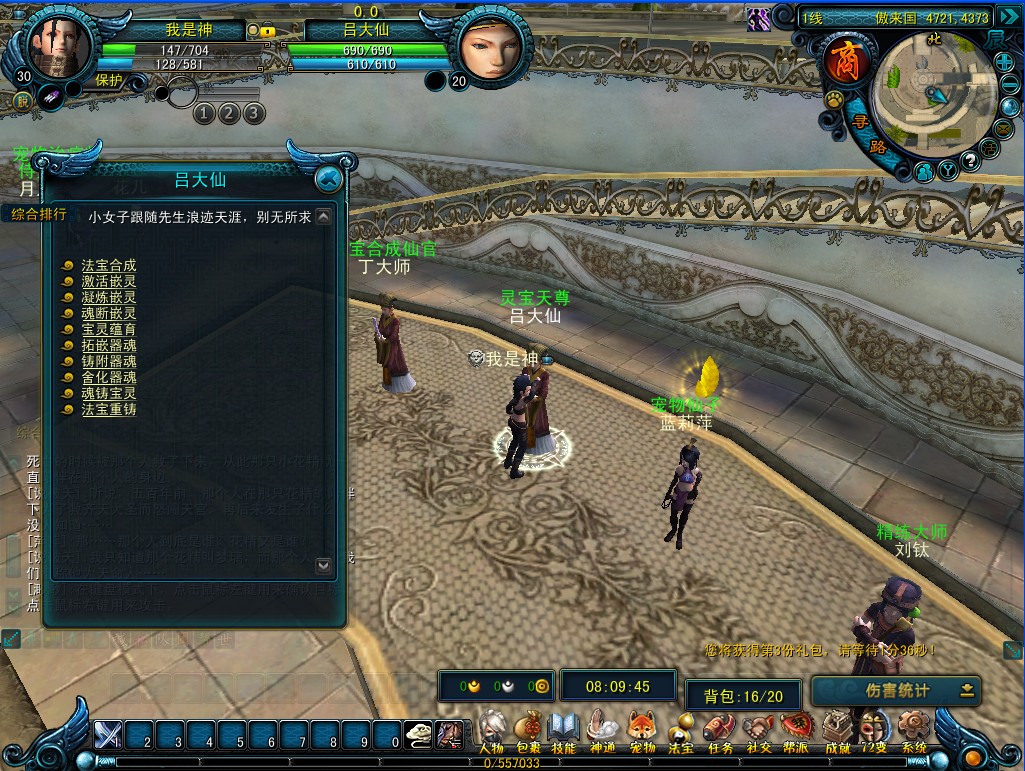Screen dimensions: 1025x771
Task: Open the 系统 system settings gear
Action: click(913, 731)
